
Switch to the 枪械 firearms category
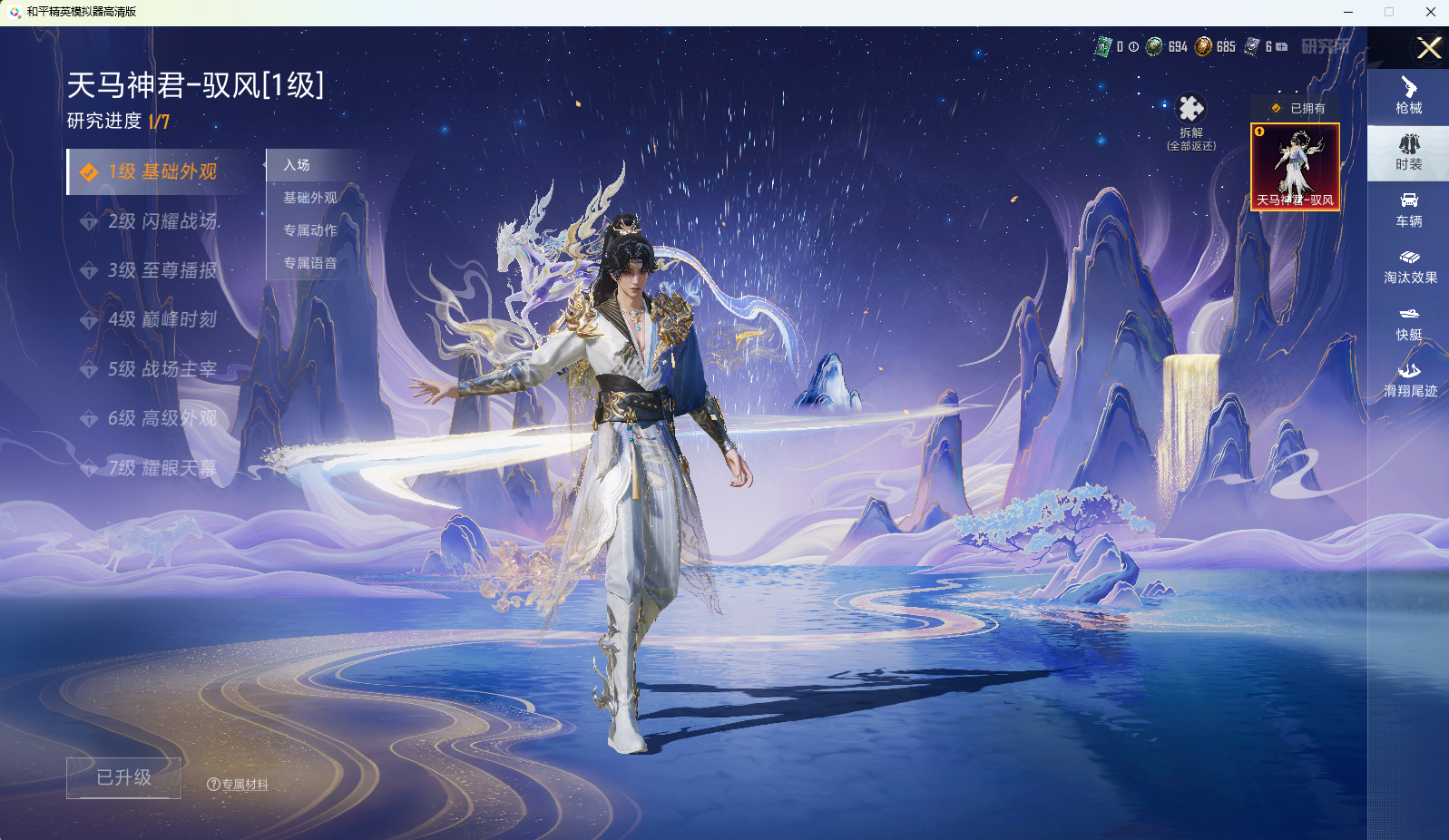tap(1408, 96)
